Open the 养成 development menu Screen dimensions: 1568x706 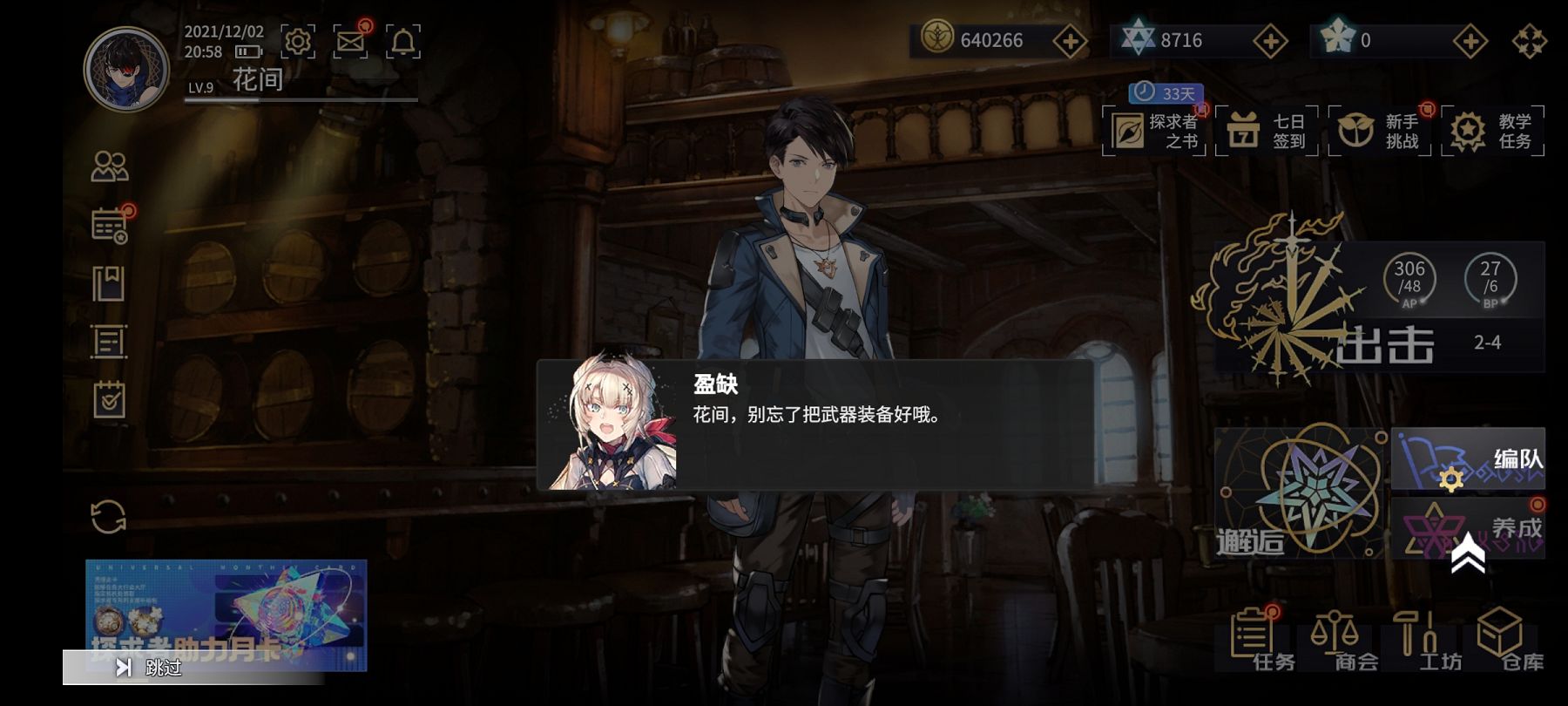point(1468,528)
